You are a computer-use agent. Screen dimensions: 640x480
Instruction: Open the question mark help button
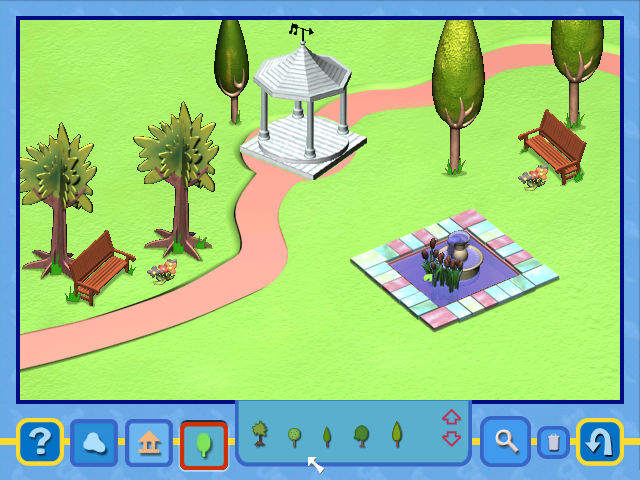point(40,442)
